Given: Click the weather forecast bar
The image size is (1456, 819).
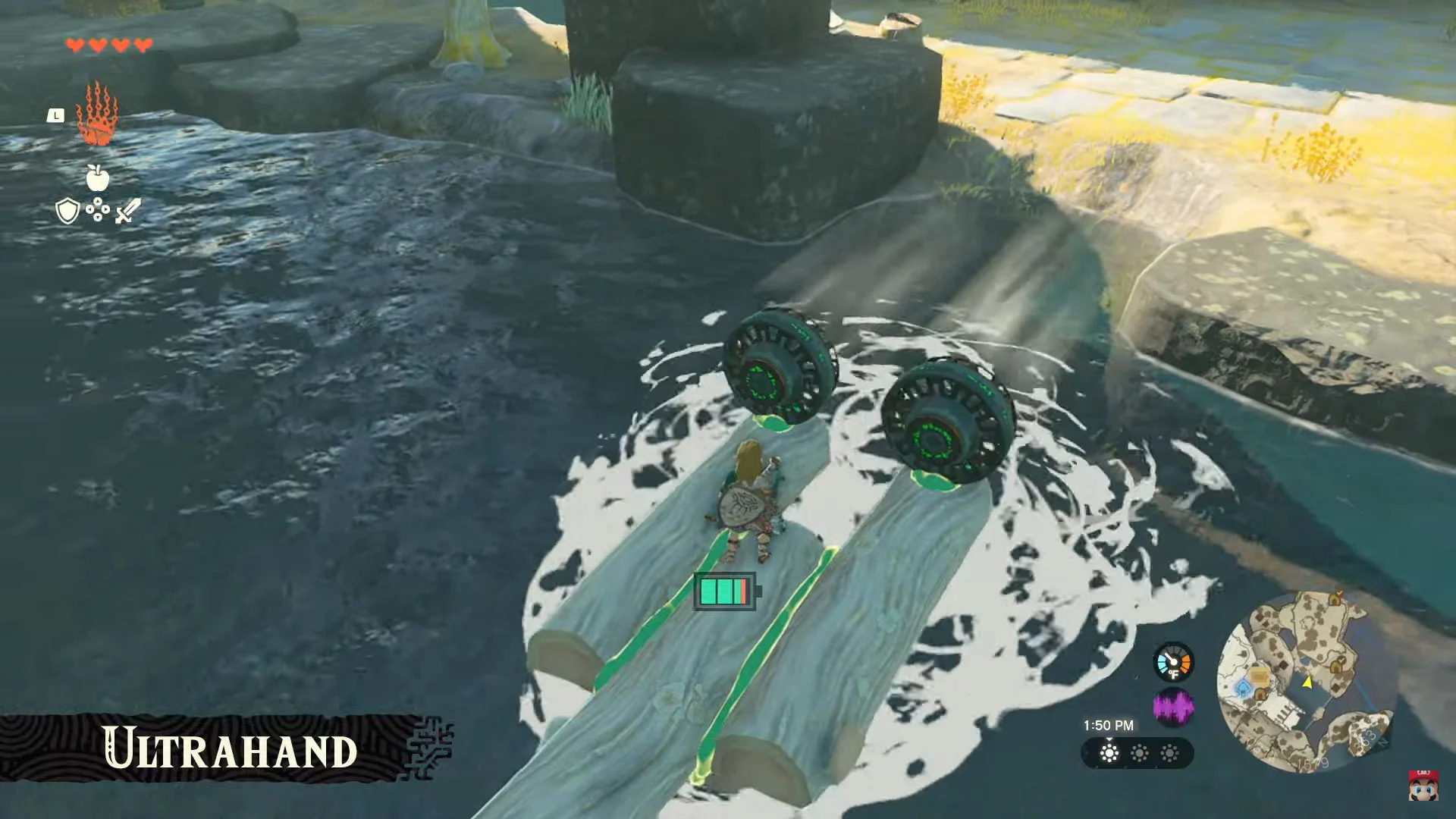Looking at the screenshot, I should [x=1137, y=754].
